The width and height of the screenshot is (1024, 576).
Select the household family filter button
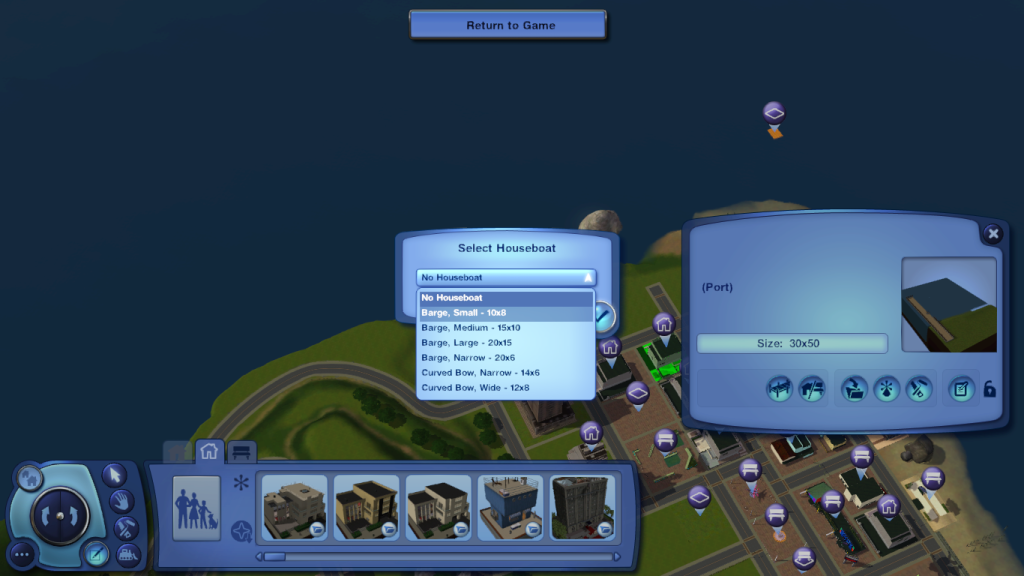click(x=196, y=508)
